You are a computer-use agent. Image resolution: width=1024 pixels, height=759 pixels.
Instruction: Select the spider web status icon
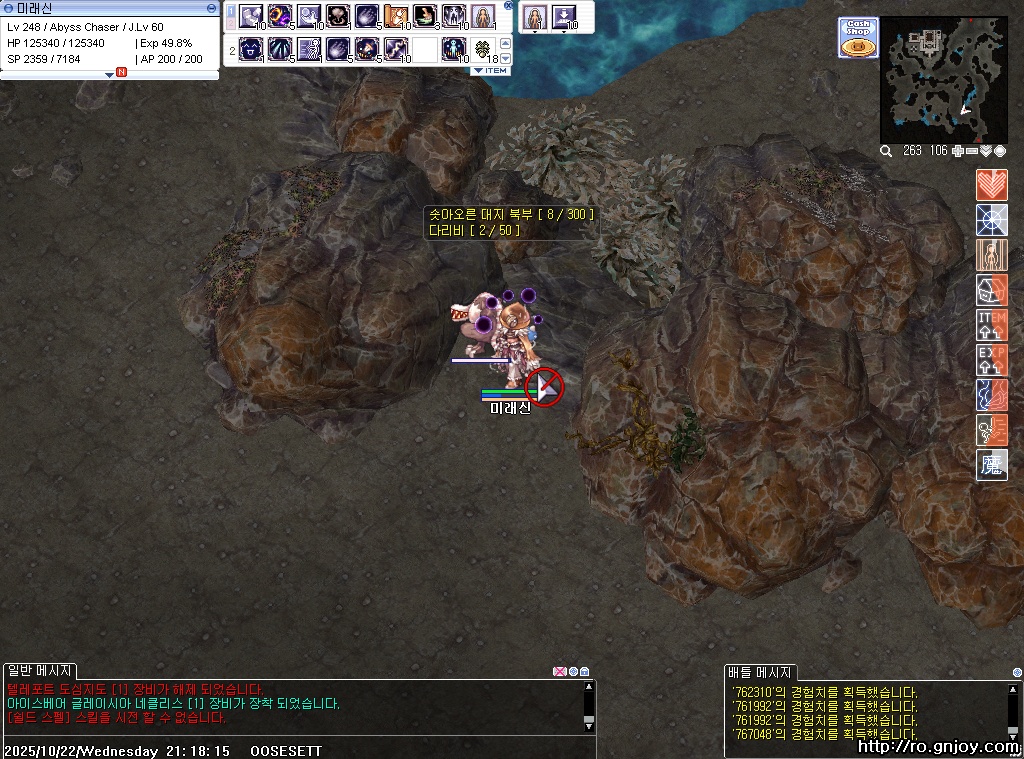coord(991,220)
